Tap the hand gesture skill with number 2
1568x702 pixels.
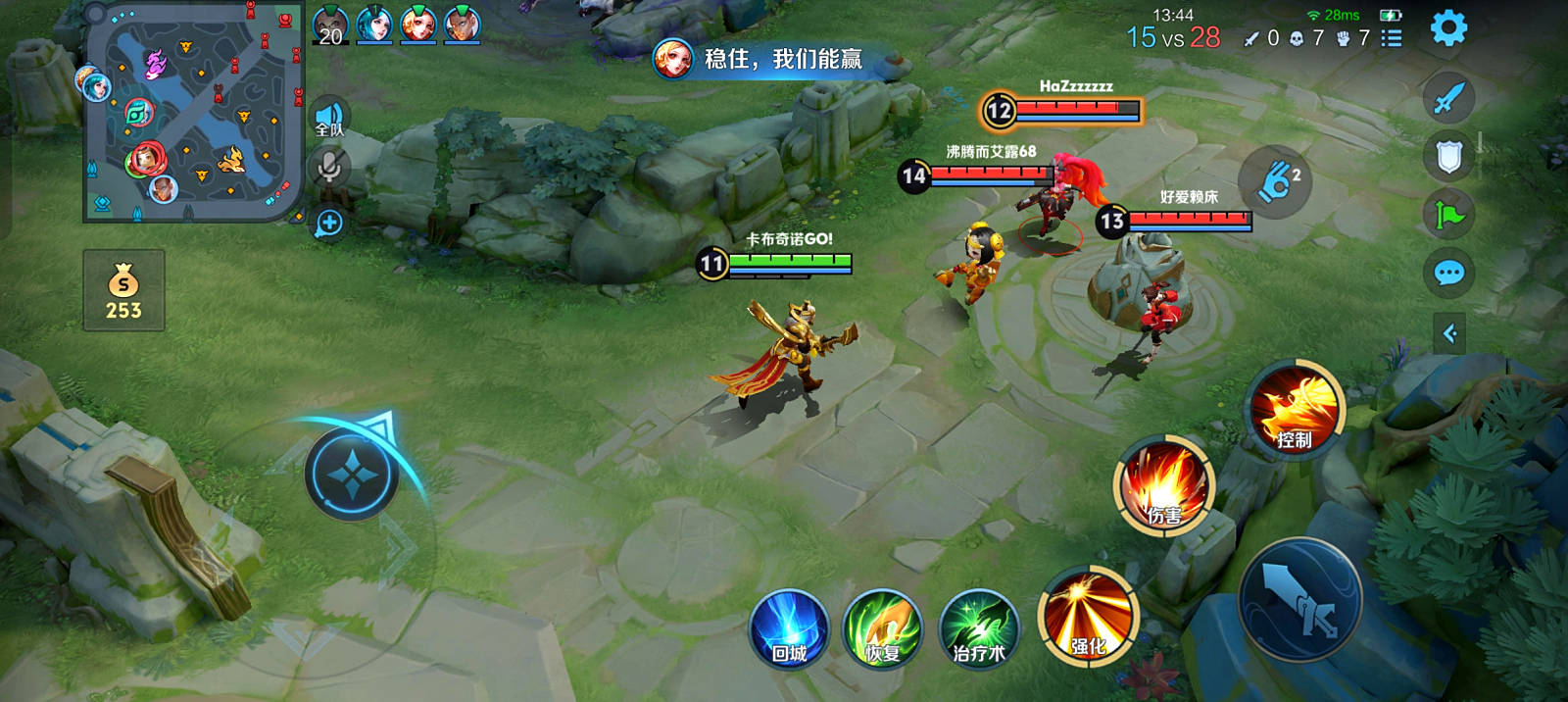pyautogui.click(x=1276, y=181)
